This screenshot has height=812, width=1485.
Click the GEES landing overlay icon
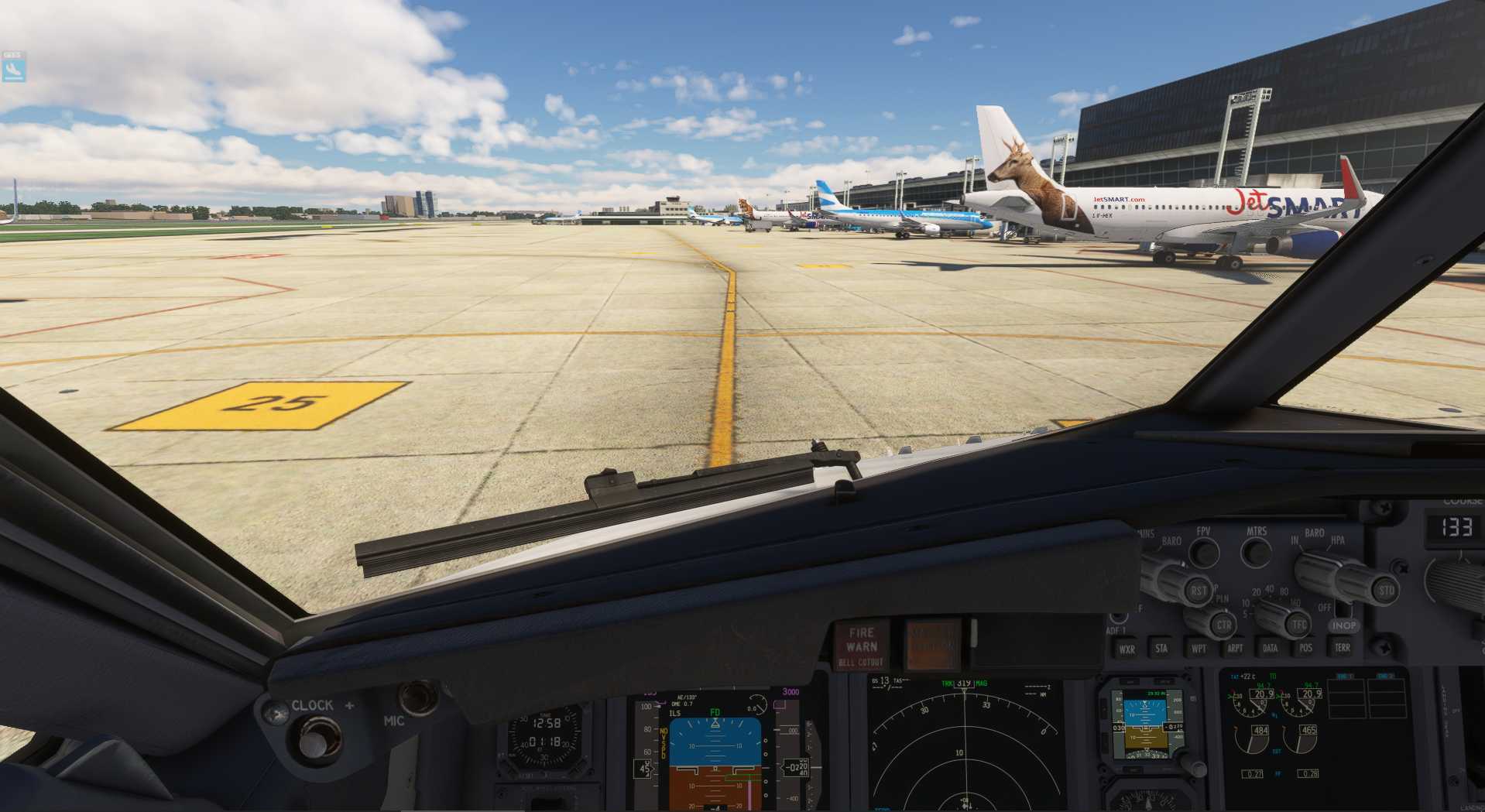pos(12,67)
